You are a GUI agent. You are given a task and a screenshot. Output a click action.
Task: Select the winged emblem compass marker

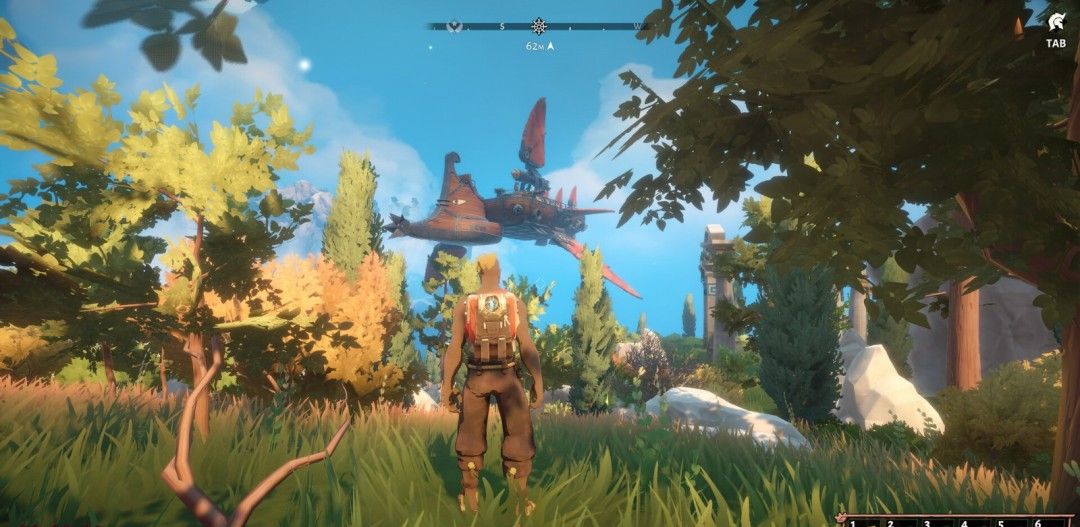click(453, 26)
